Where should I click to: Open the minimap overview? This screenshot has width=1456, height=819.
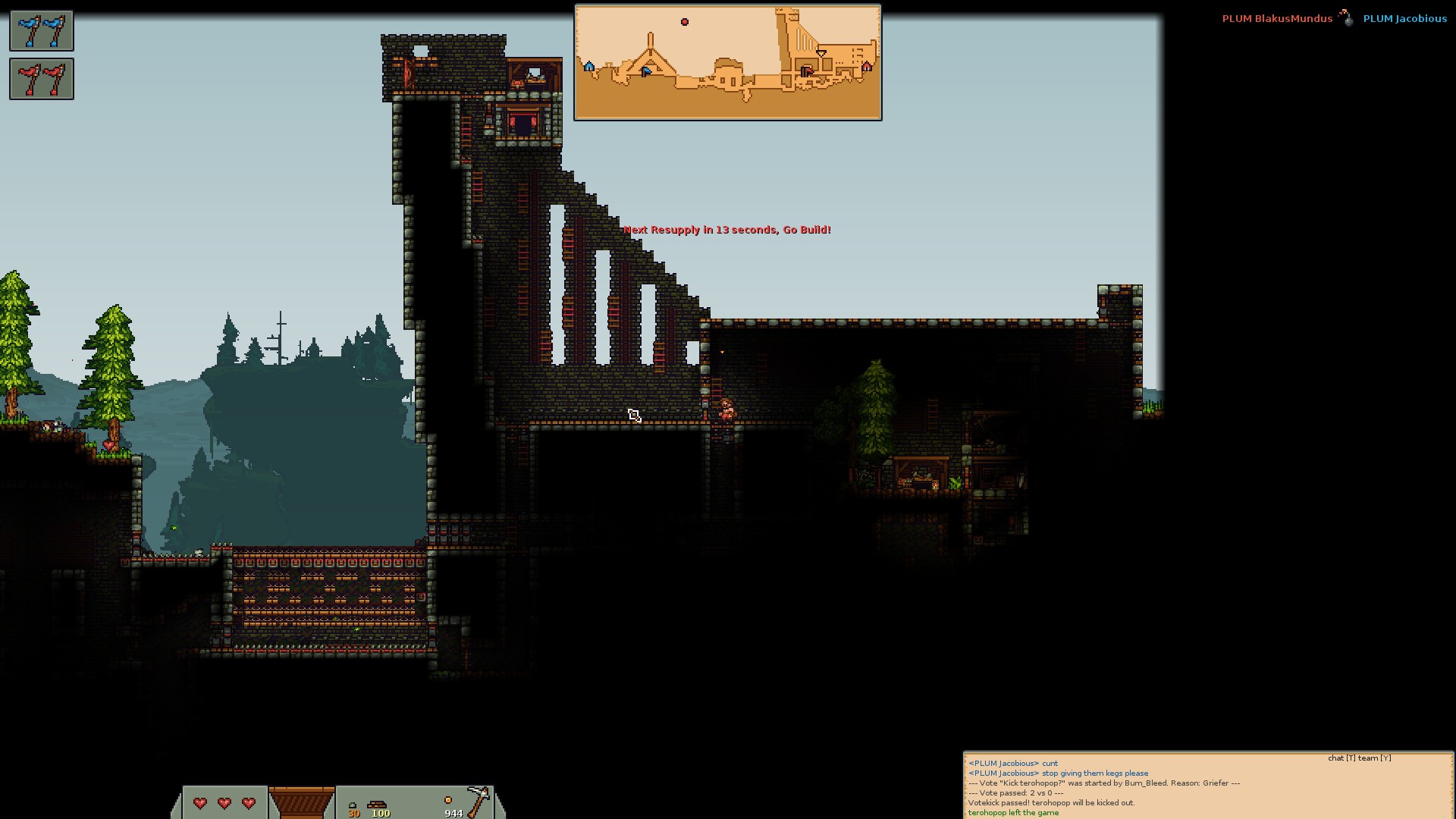pos(728,62)
